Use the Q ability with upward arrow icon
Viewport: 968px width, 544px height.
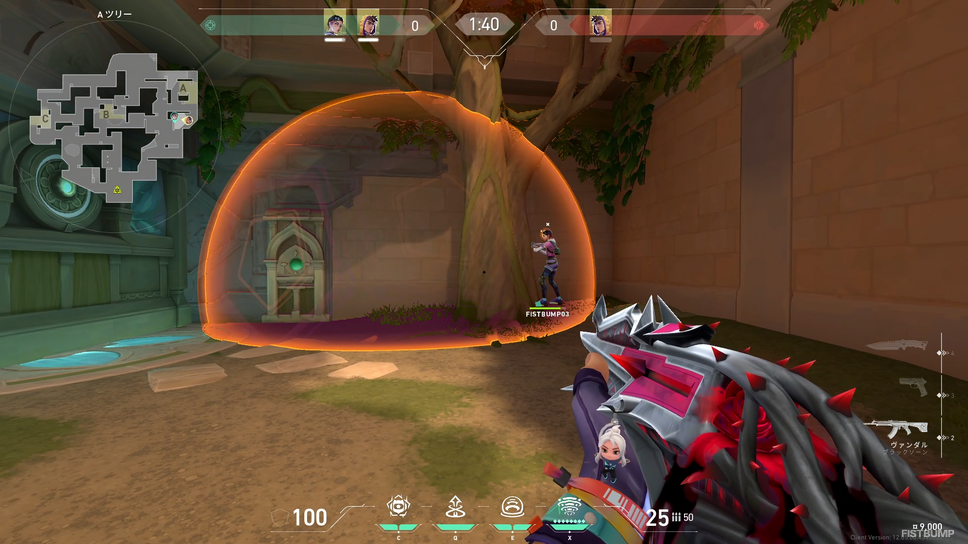click(455, 509)
